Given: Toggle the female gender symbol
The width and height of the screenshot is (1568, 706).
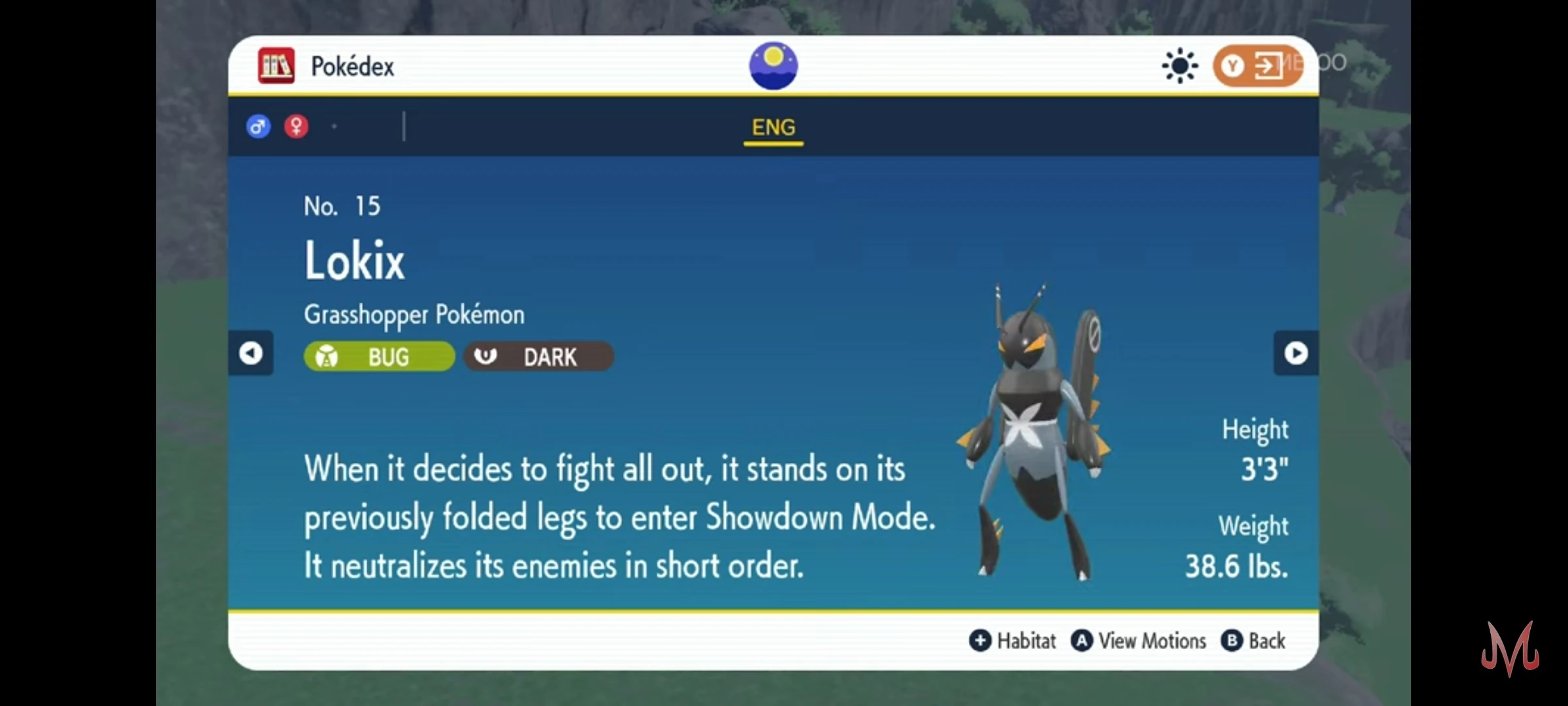Looking at the screenshot, I should pos(297,126).
